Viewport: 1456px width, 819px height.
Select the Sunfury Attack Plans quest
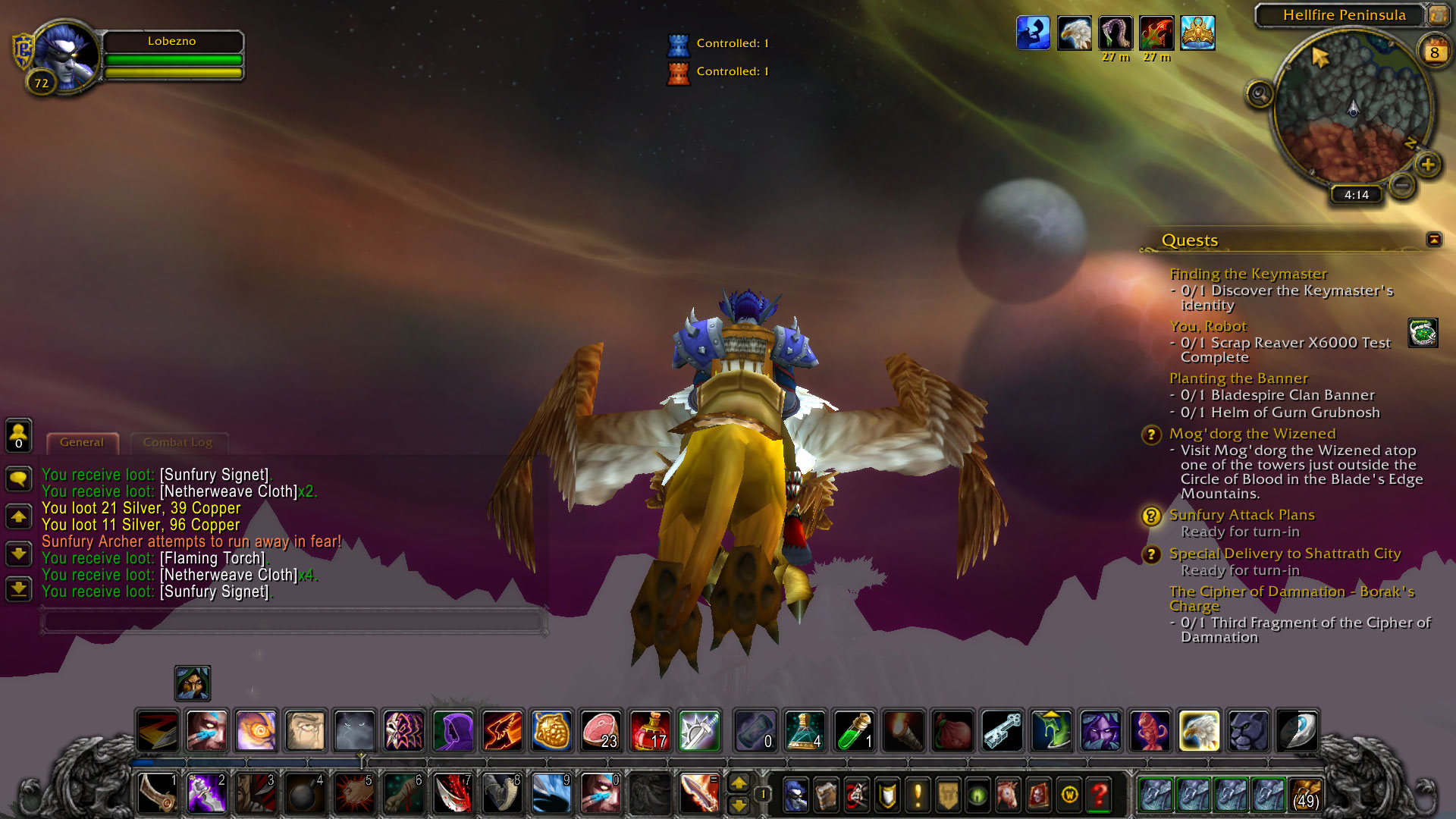click(1241, 515)
